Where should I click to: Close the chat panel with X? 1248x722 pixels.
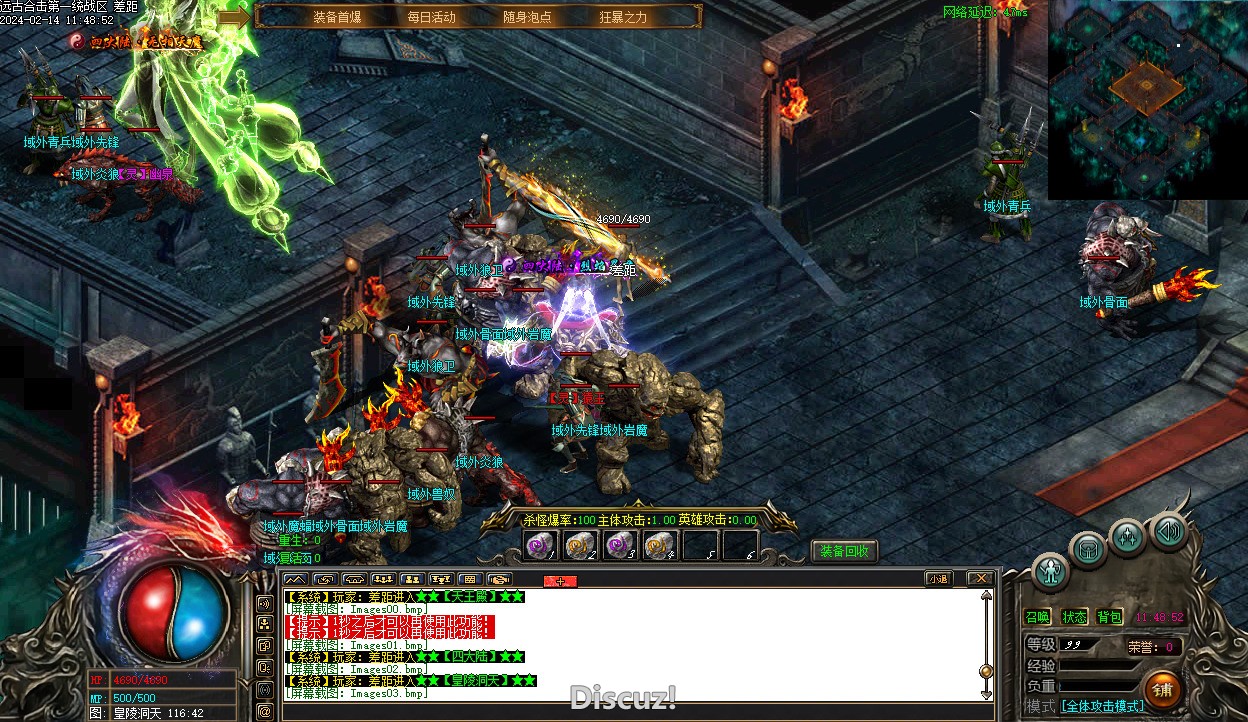point(982,578)
